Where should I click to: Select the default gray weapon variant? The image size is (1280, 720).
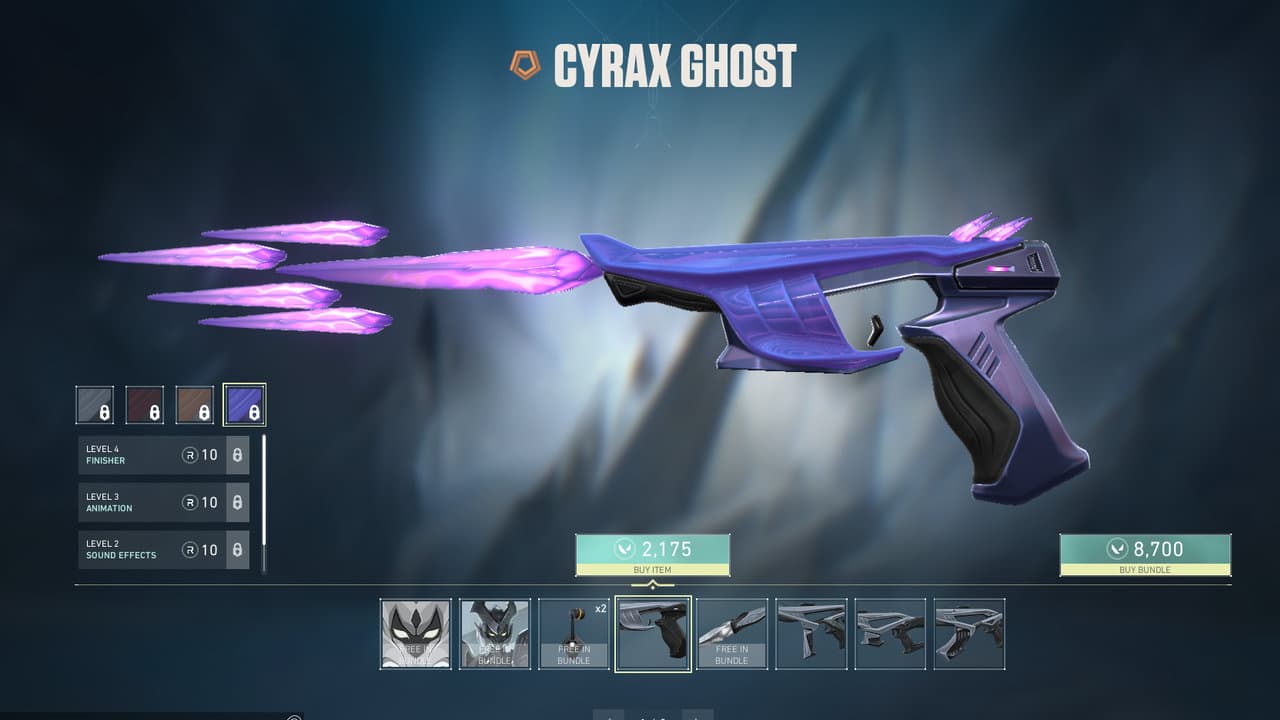pyautogui.click(x=96, y=403)
